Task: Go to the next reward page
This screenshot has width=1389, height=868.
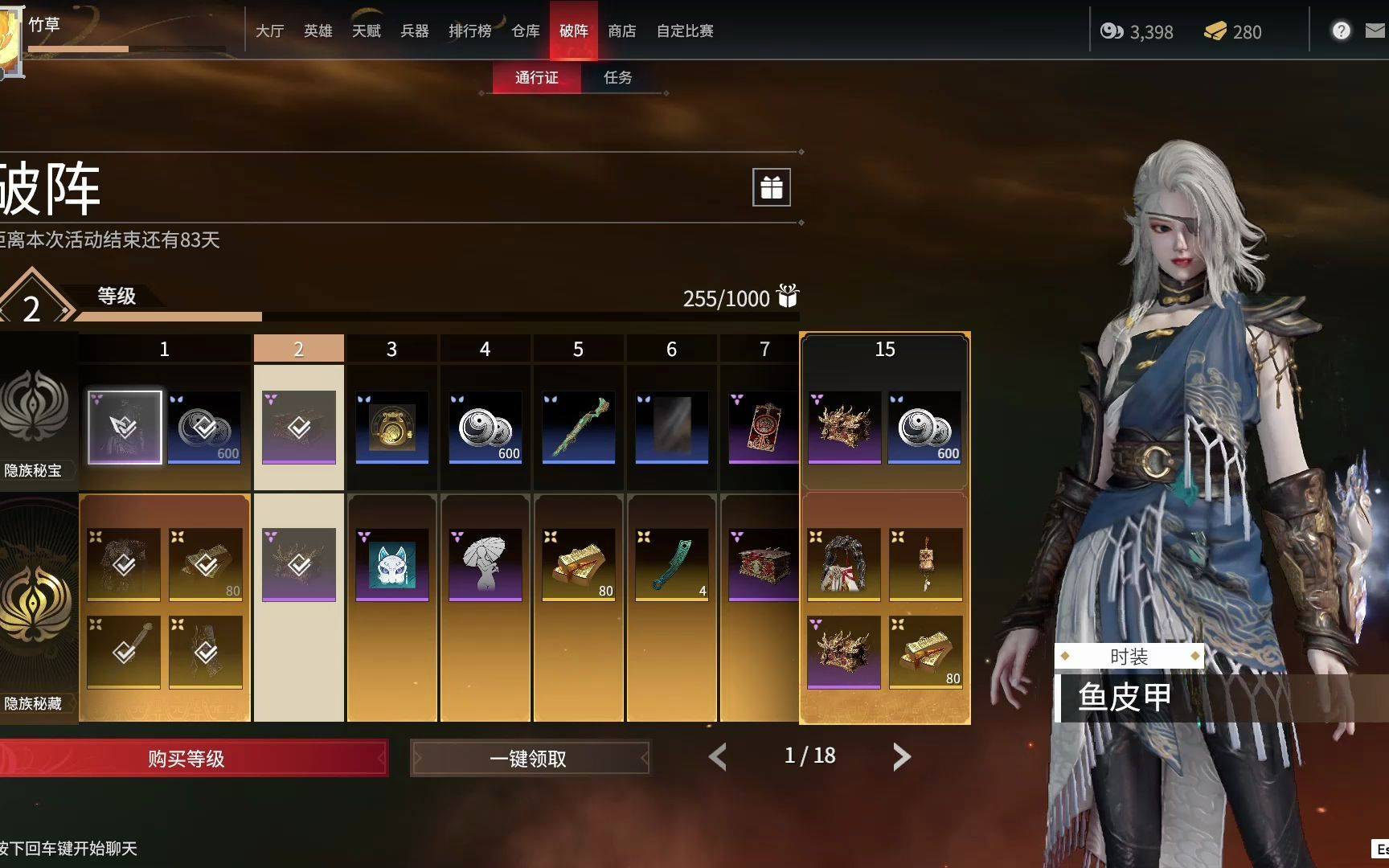Action: [901, 756]
